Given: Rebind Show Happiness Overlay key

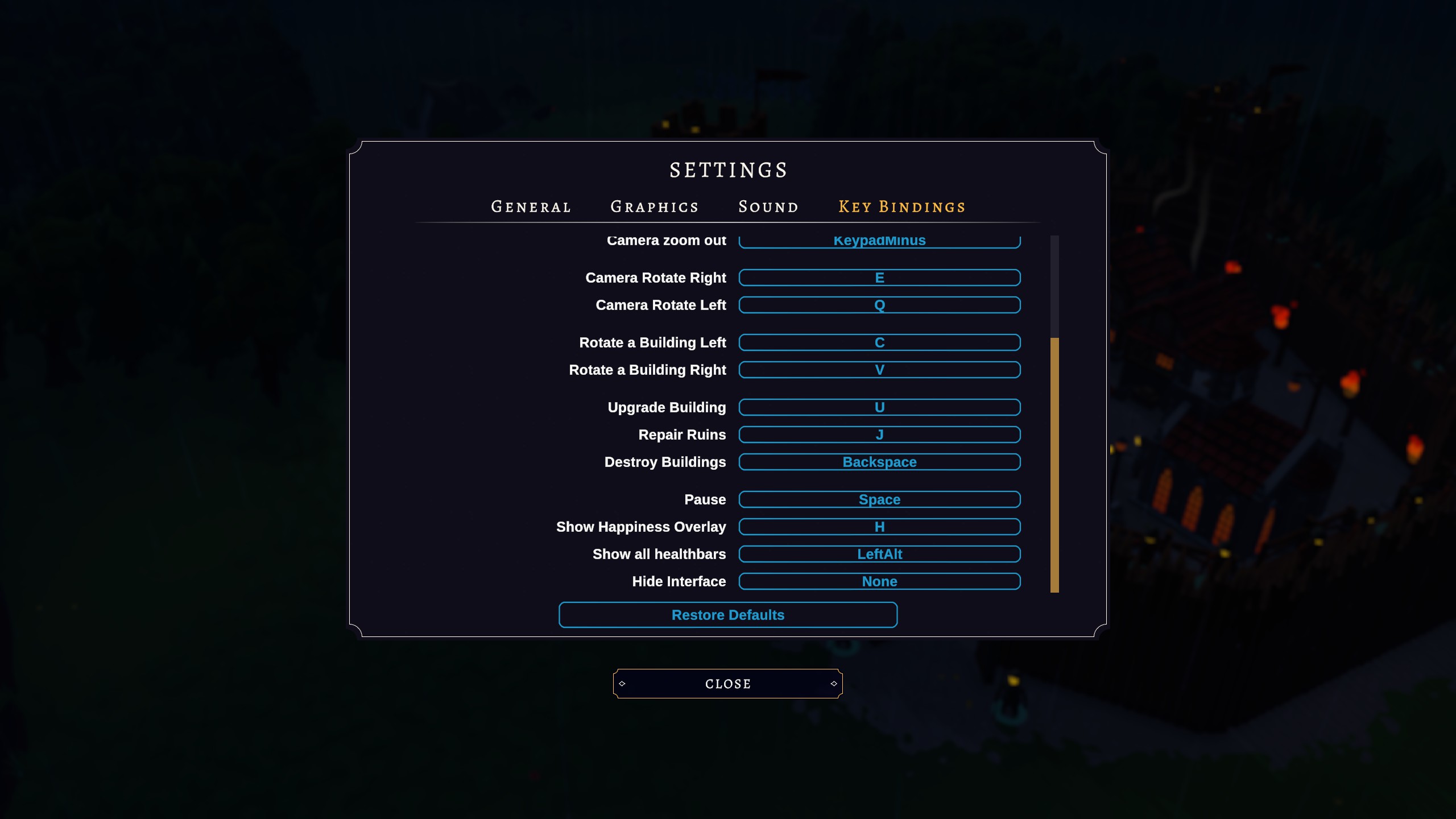Looking at the screenshot, I should click(x=879, y=527).
